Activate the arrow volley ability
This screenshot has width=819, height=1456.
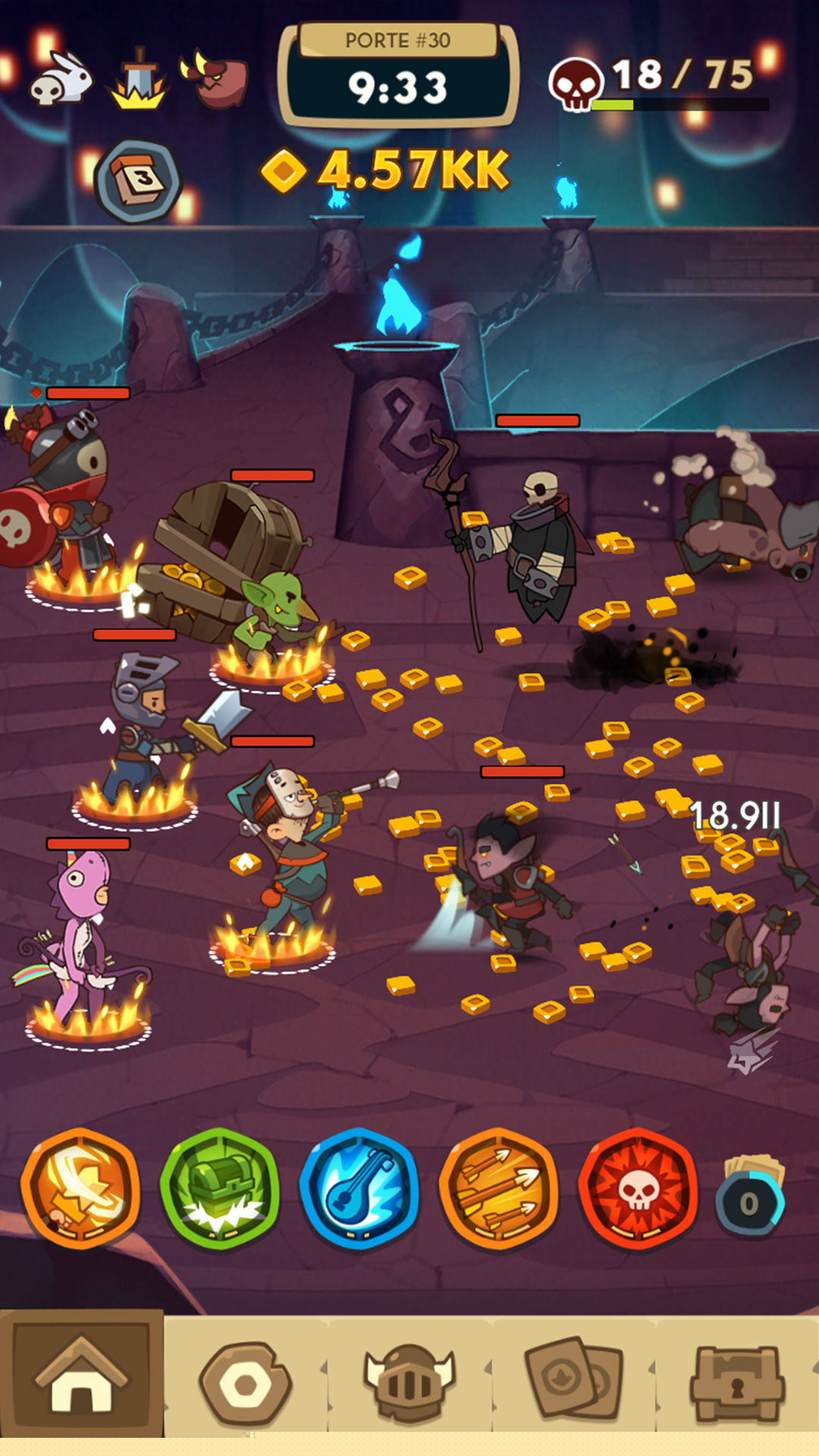(x=499, y=1188)
